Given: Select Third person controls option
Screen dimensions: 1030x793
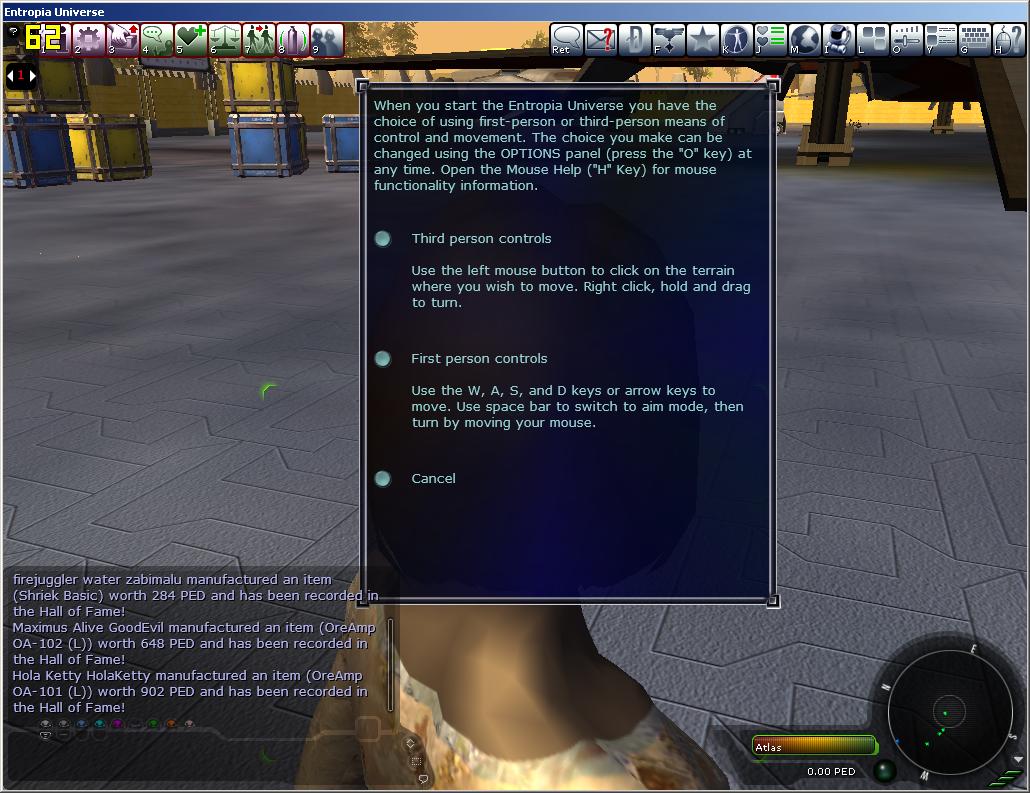Looking at the screenshot, I should (383, 239).
